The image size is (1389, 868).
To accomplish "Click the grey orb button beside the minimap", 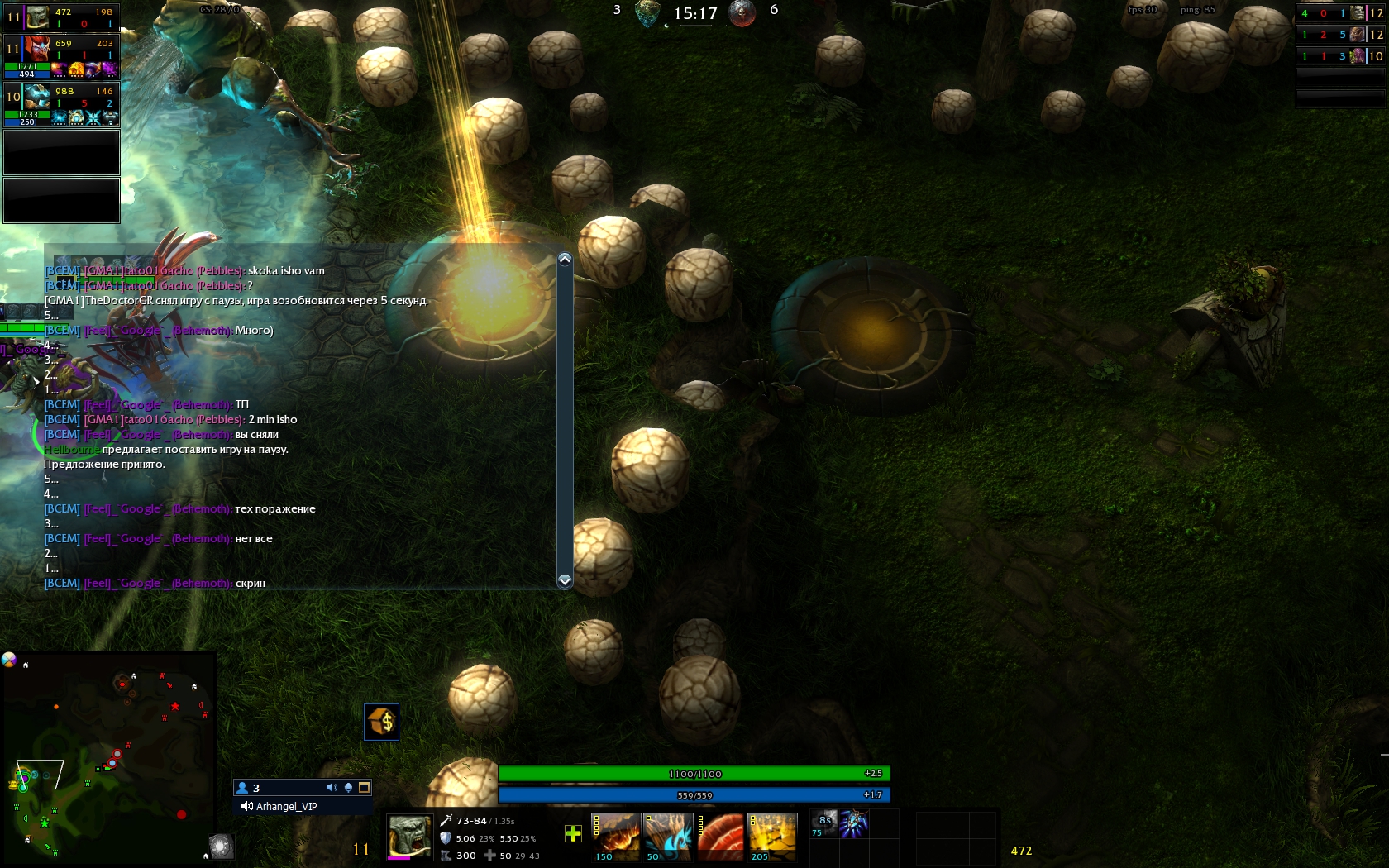I will [220, 846].
